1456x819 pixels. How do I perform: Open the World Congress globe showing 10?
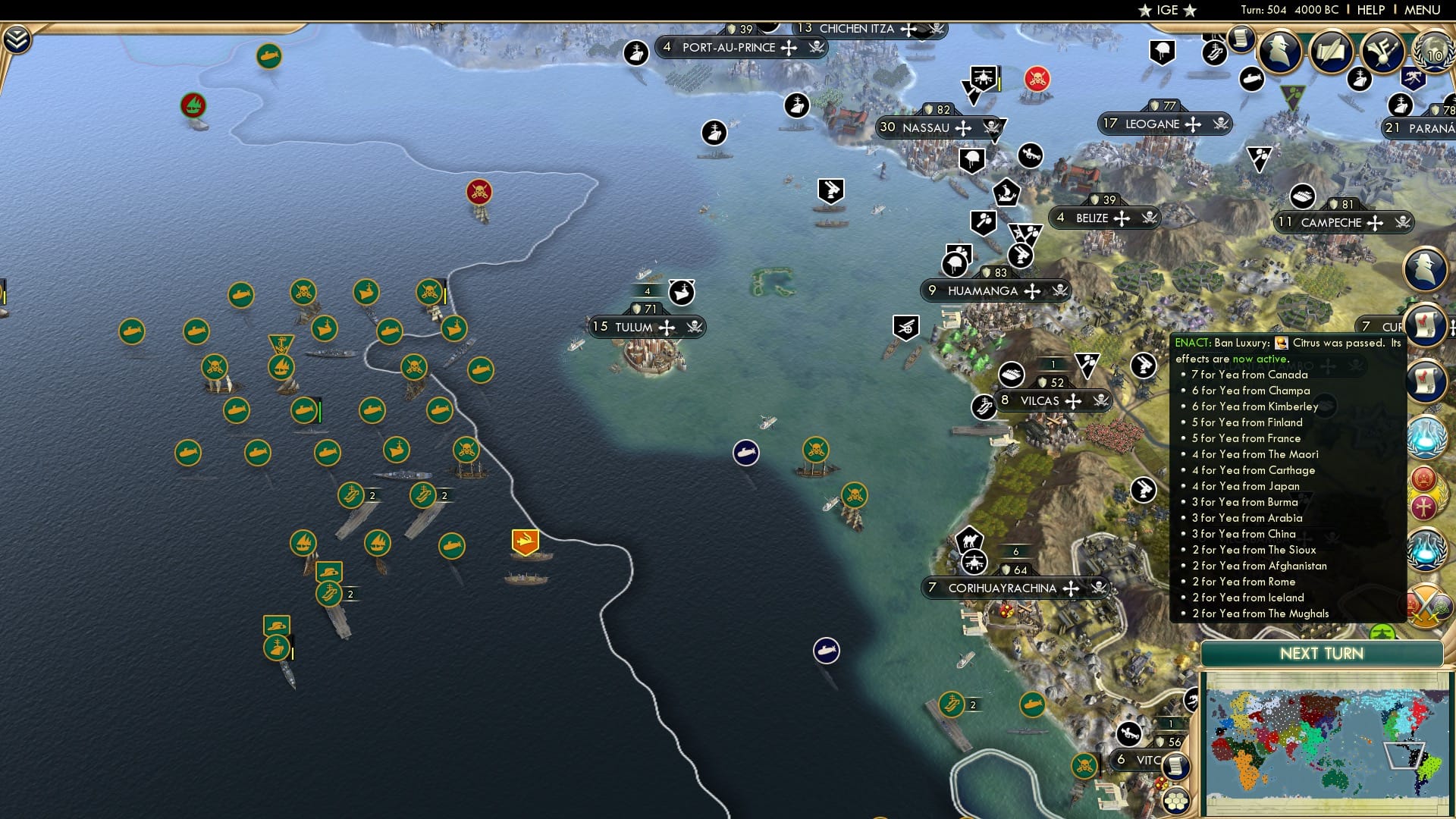click(x=1432, y=52)
